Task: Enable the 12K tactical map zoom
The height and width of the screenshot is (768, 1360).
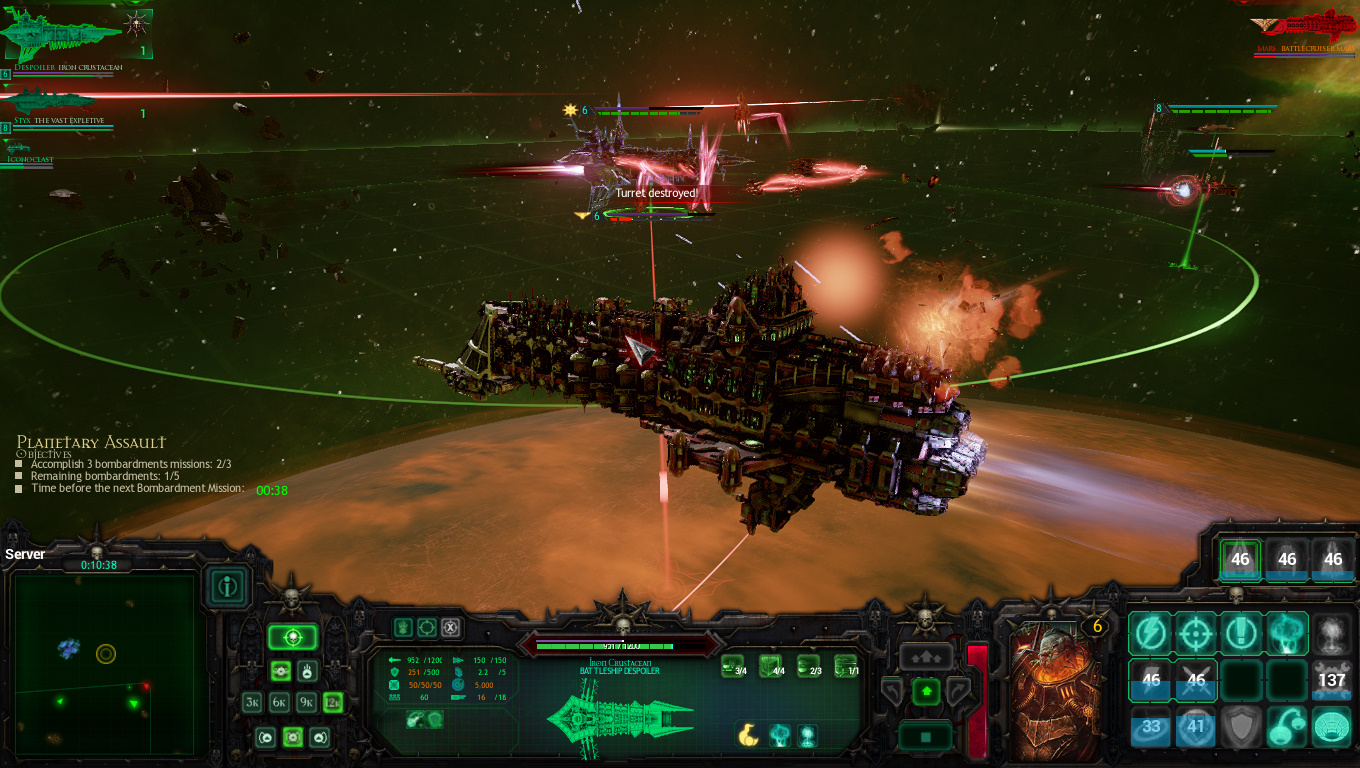Action: [332, 702]
